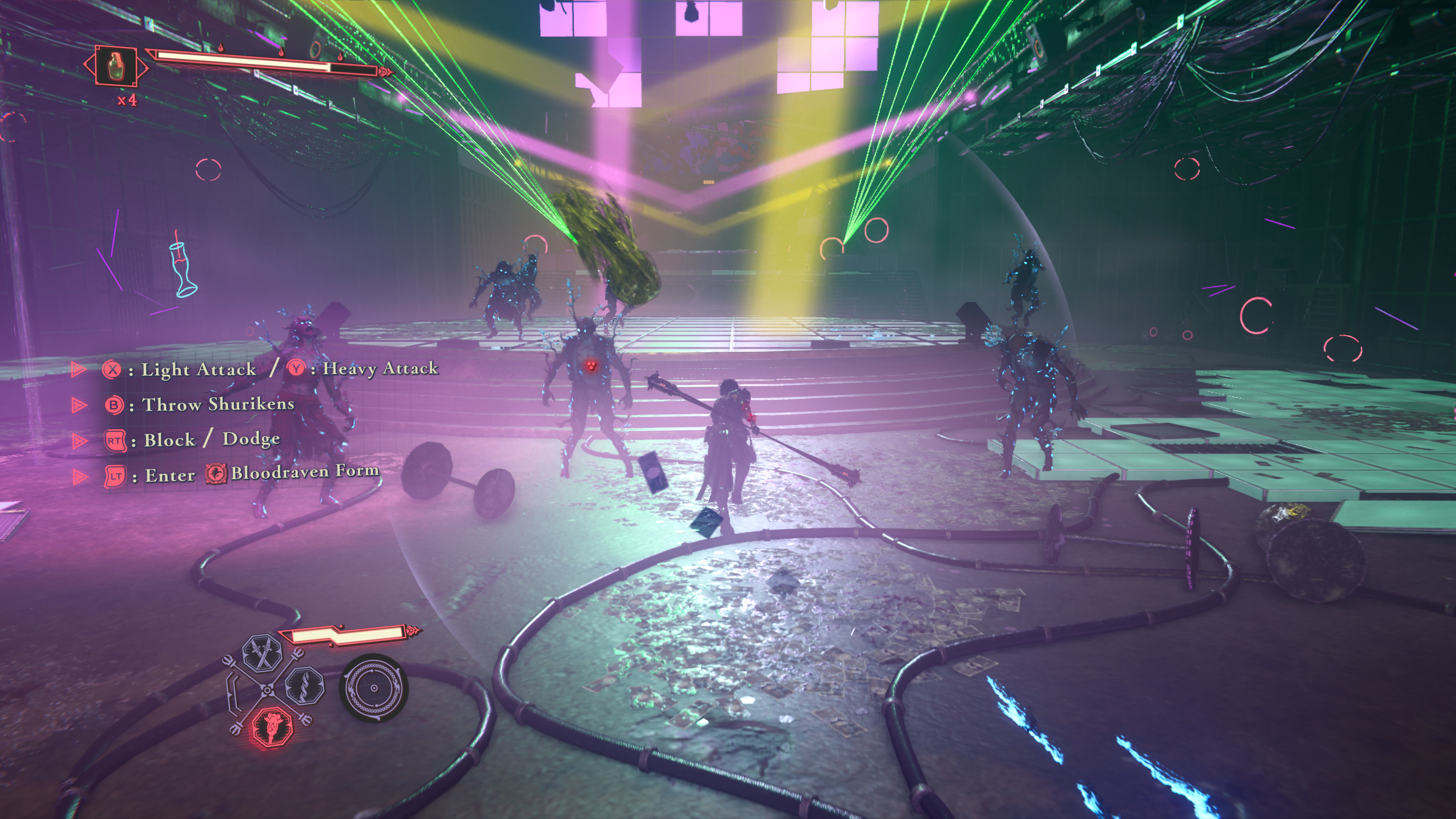Select the healing potion bottle slot

[116, 66]
